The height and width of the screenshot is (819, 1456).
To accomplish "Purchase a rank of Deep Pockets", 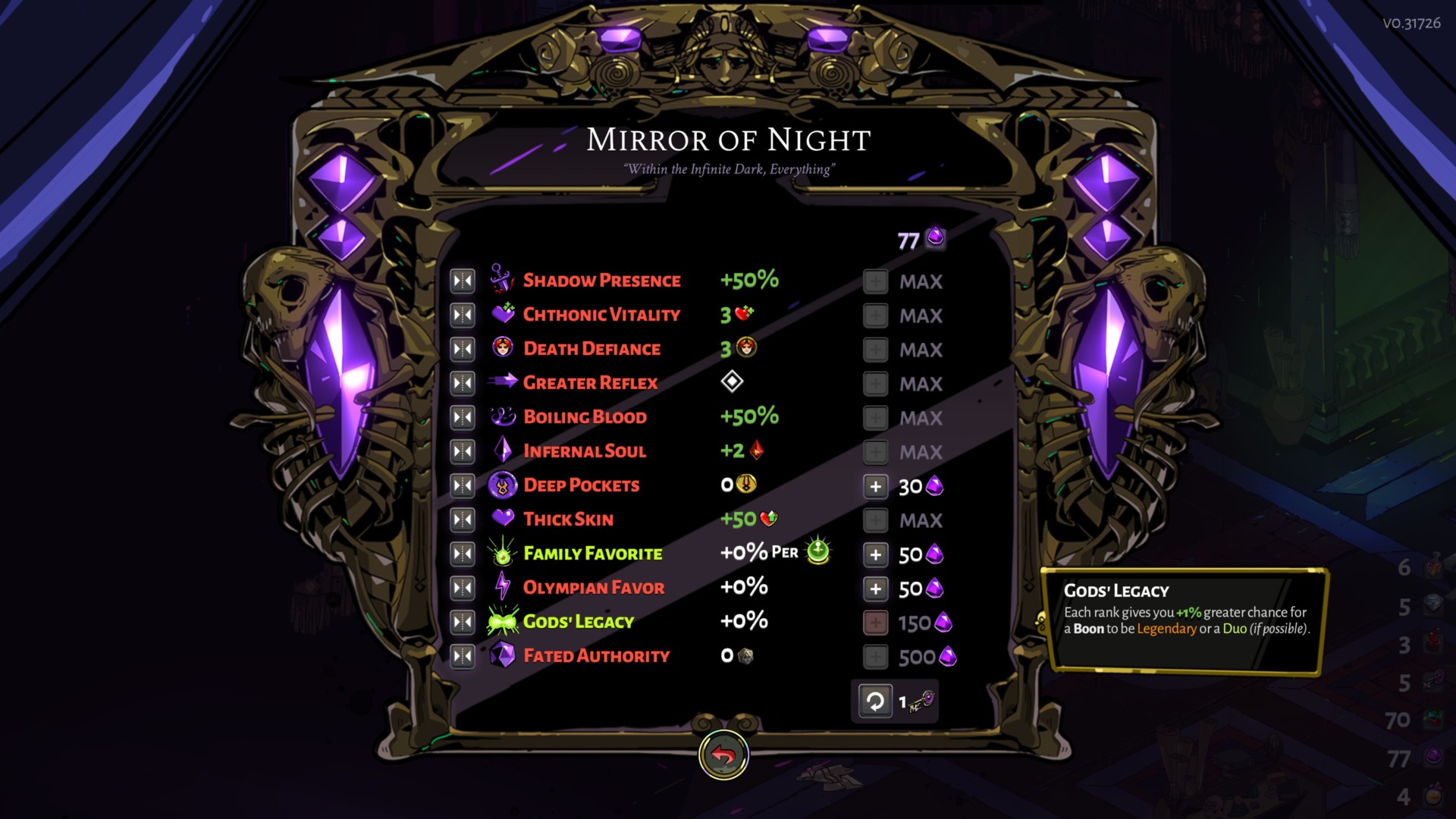I will coord(875,485).
